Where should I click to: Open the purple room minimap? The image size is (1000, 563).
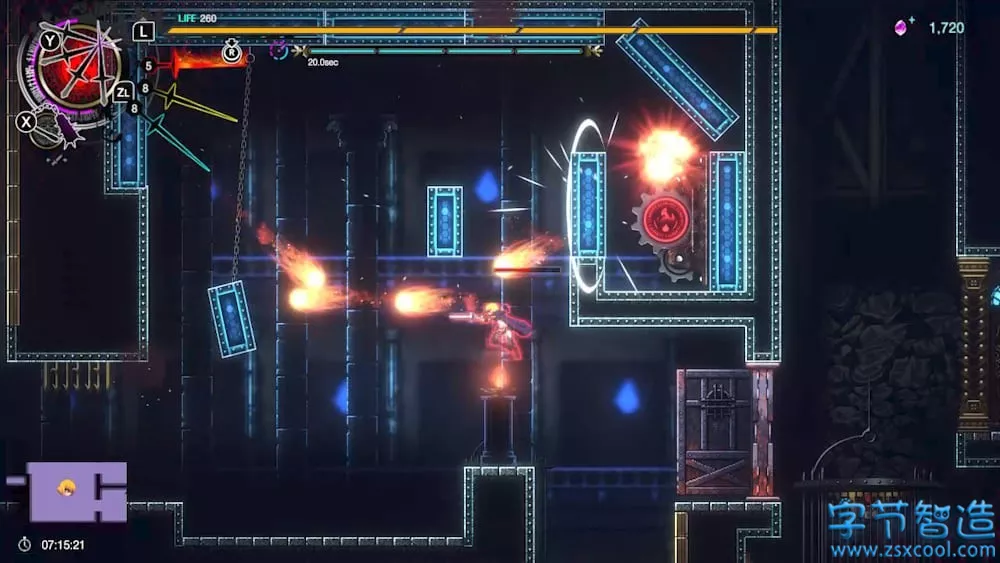(77, 491)
